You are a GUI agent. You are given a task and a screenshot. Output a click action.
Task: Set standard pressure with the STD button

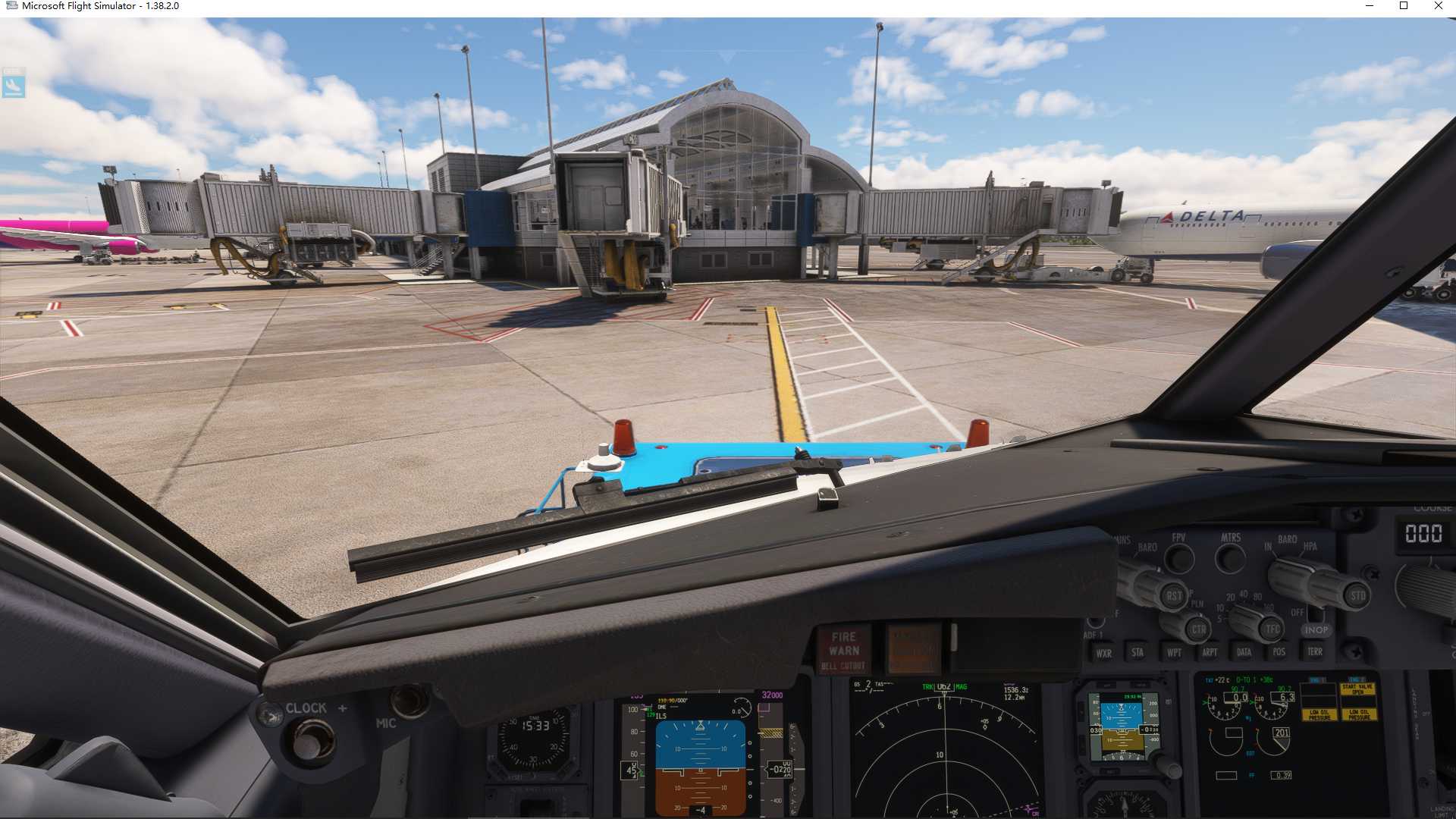click(1357, 597)
